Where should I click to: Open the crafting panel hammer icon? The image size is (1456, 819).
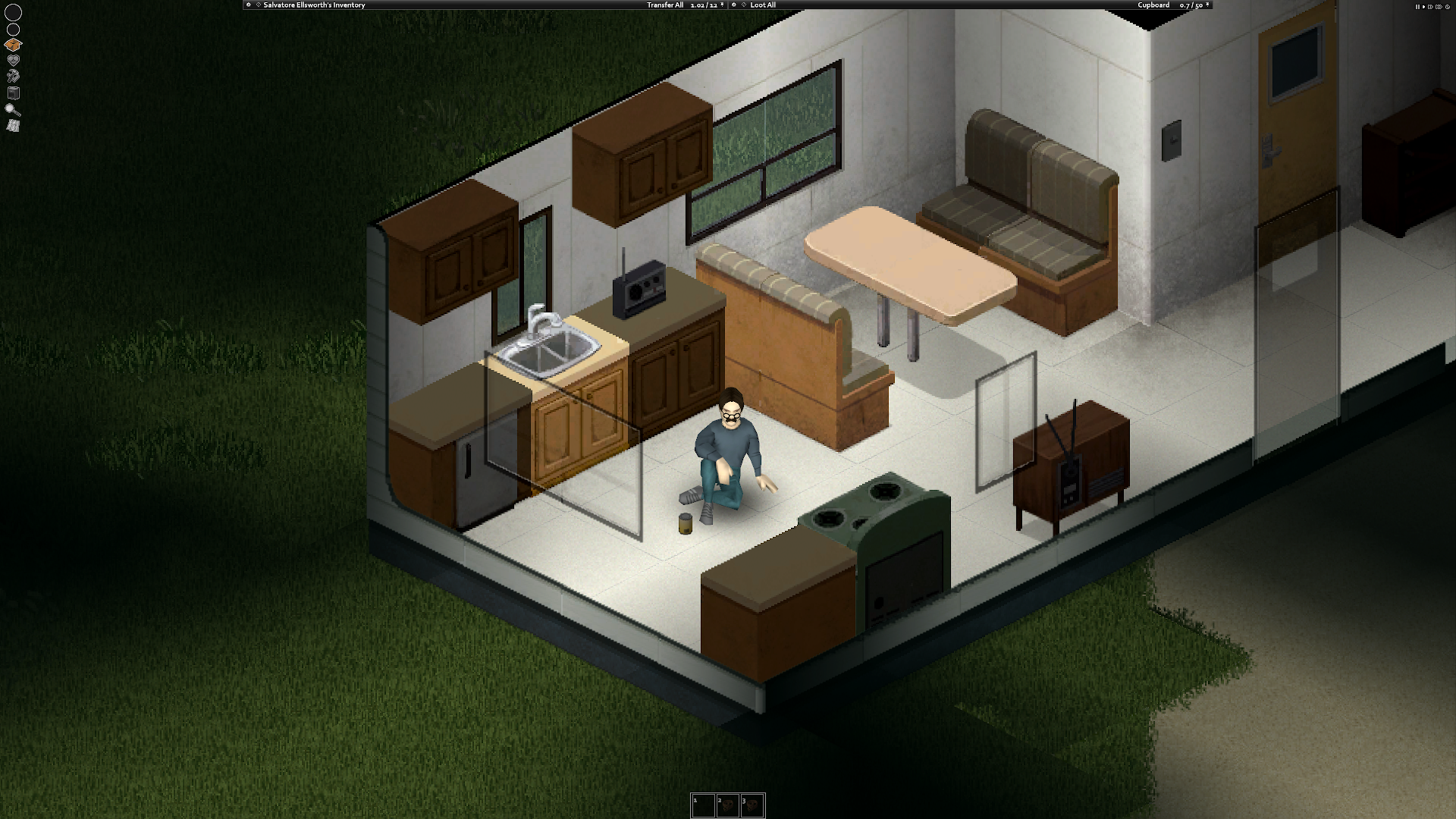click(x=13, y=74)
